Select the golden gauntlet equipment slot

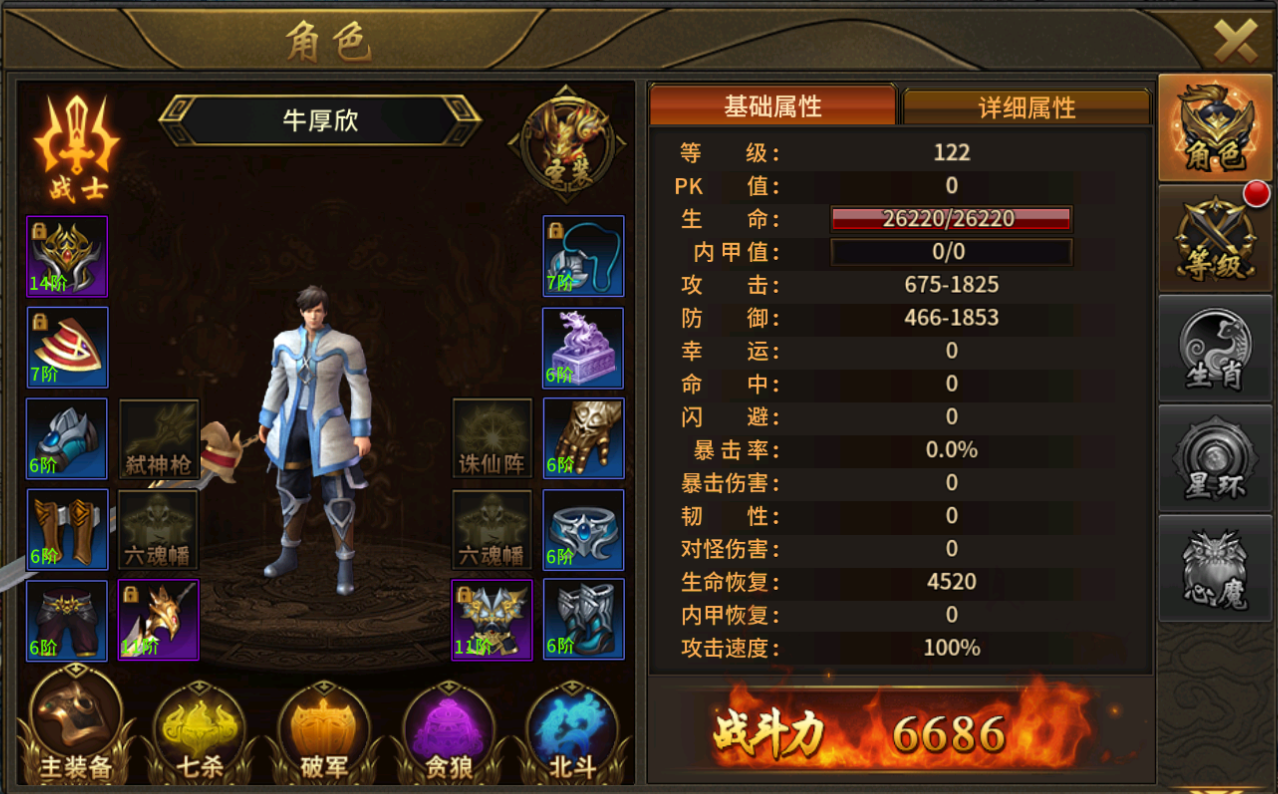[x=583, y=438]
